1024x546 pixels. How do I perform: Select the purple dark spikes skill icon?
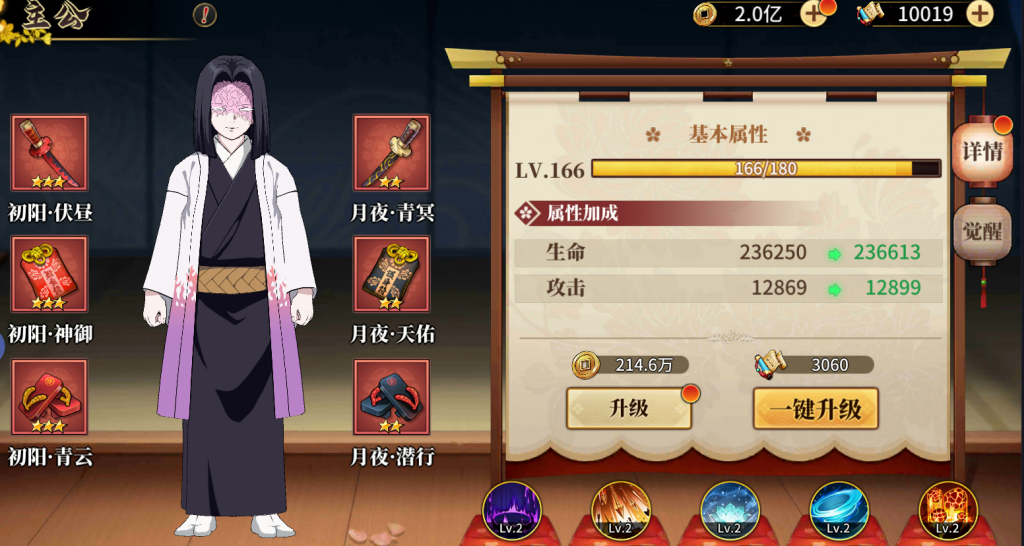click(x=511, y=510)
